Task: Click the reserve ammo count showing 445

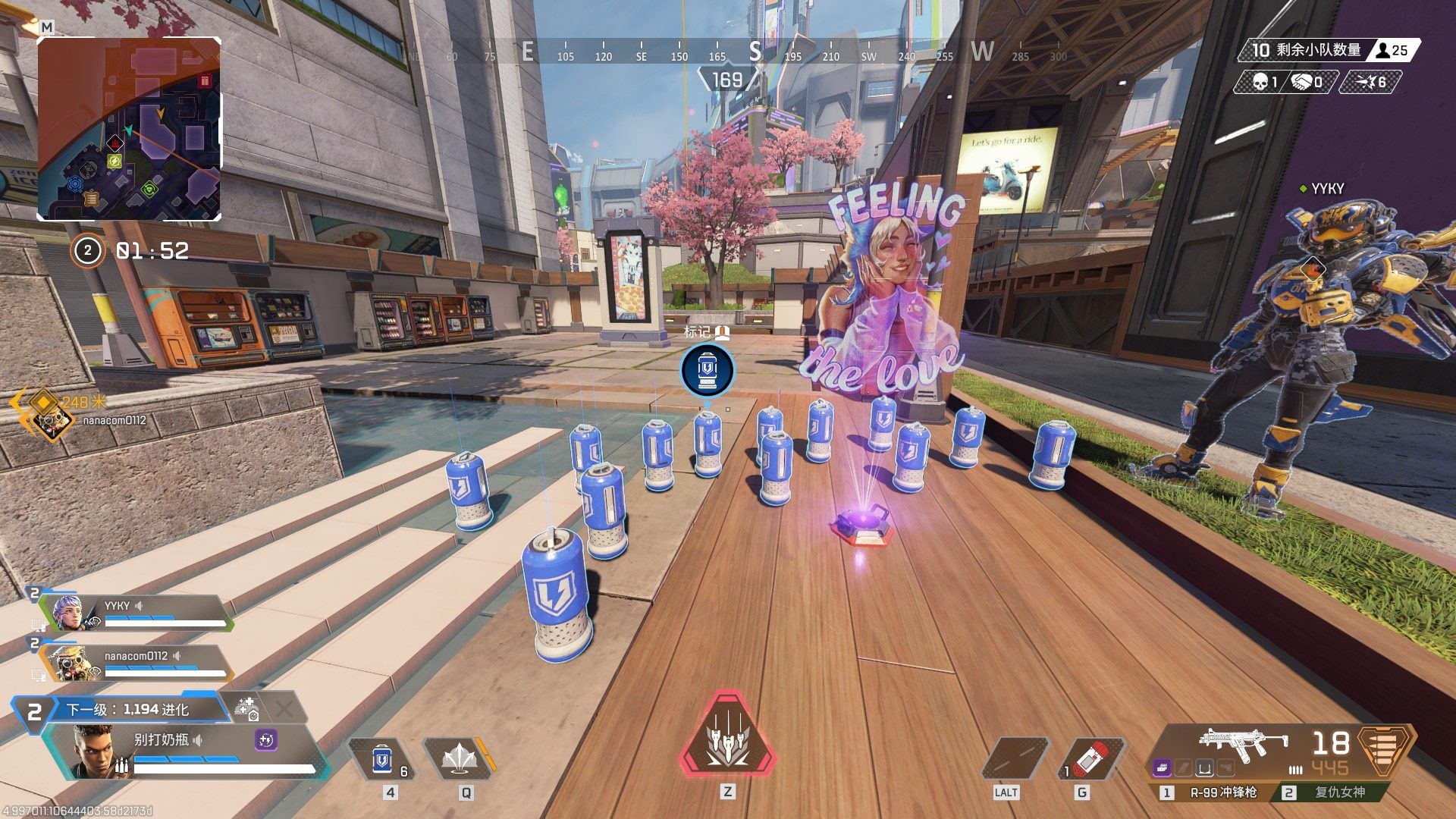Action: pyautogui.click(x=1330, y=768)
